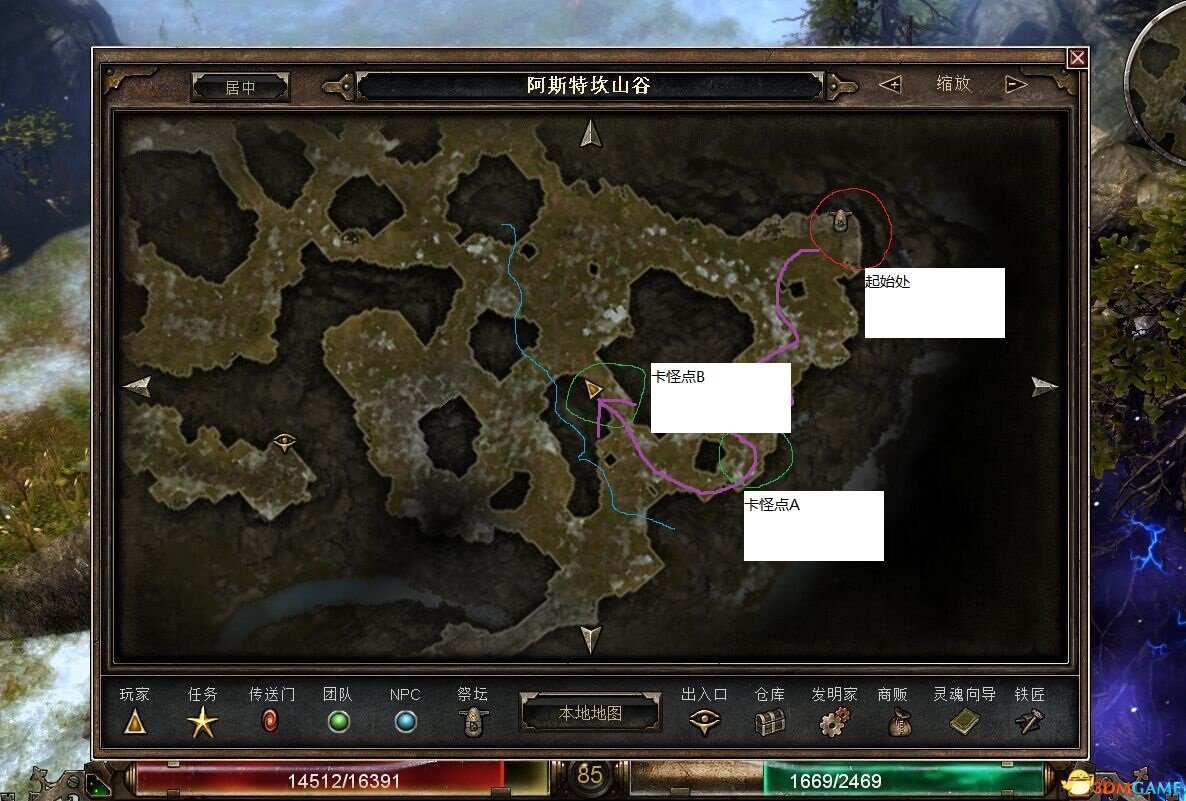Toggle 祭坛 shrine legend icon
This screenshot has height=801, width=1186.
(x=473, y=721)
